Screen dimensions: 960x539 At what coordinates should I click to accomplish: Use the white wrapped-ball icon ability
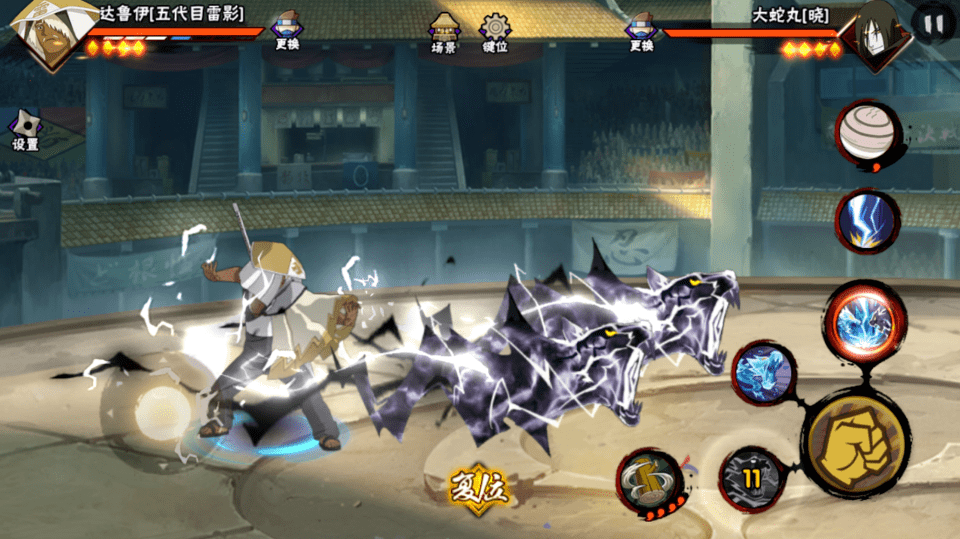click(867, 131)
